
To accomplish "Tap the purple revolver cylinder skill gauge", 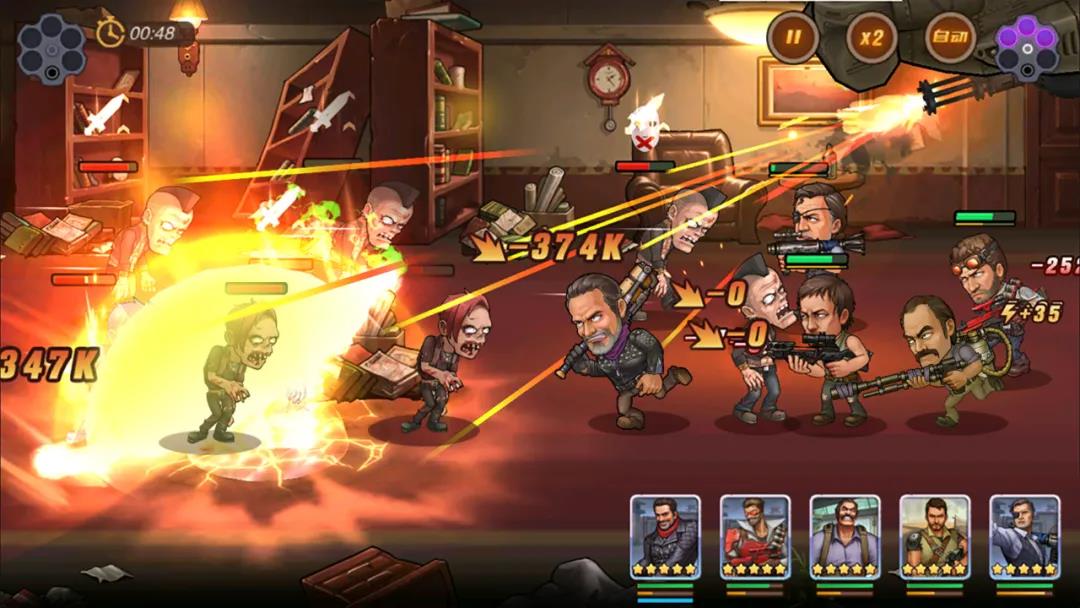I will (x=1027, y=46).
